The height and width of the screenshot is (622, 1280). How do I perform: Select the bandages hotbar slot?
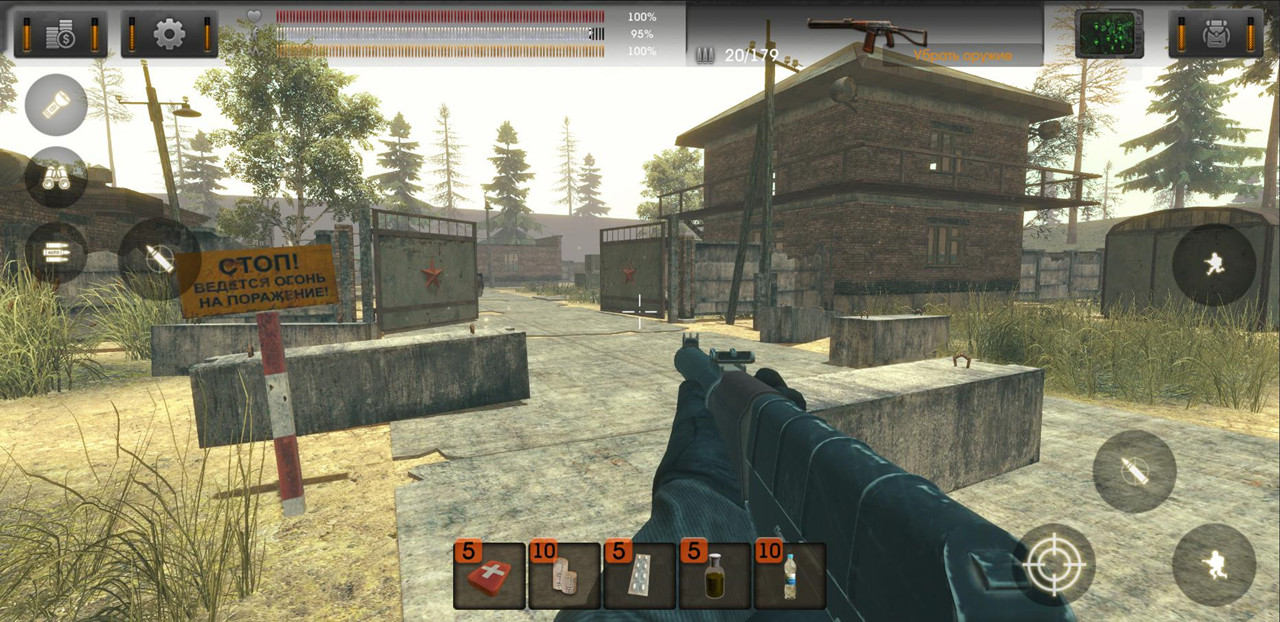coord(564,577)
